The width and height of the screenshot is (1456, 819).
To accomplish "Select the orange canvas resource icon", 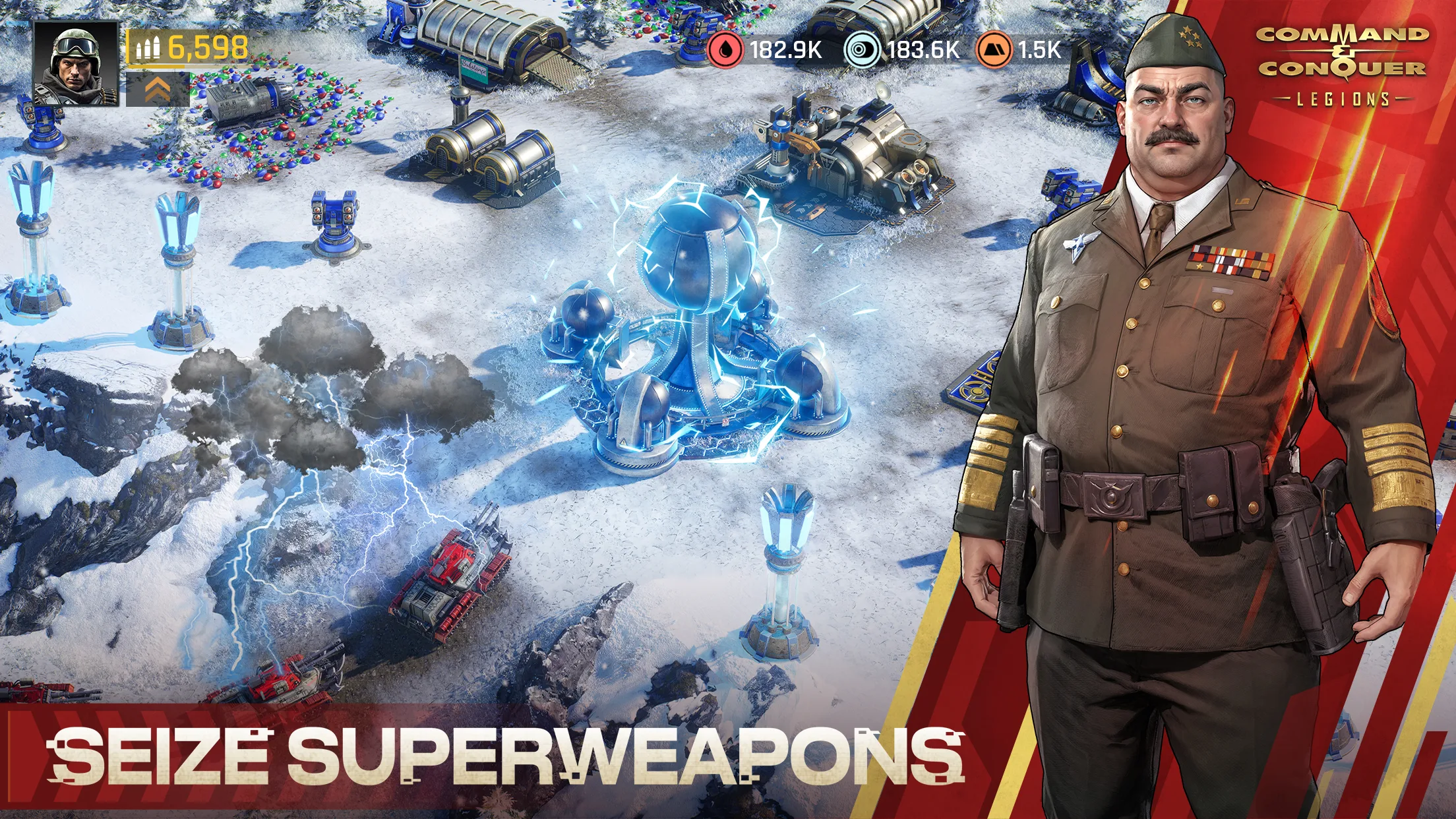I will [x=994, y=49].
